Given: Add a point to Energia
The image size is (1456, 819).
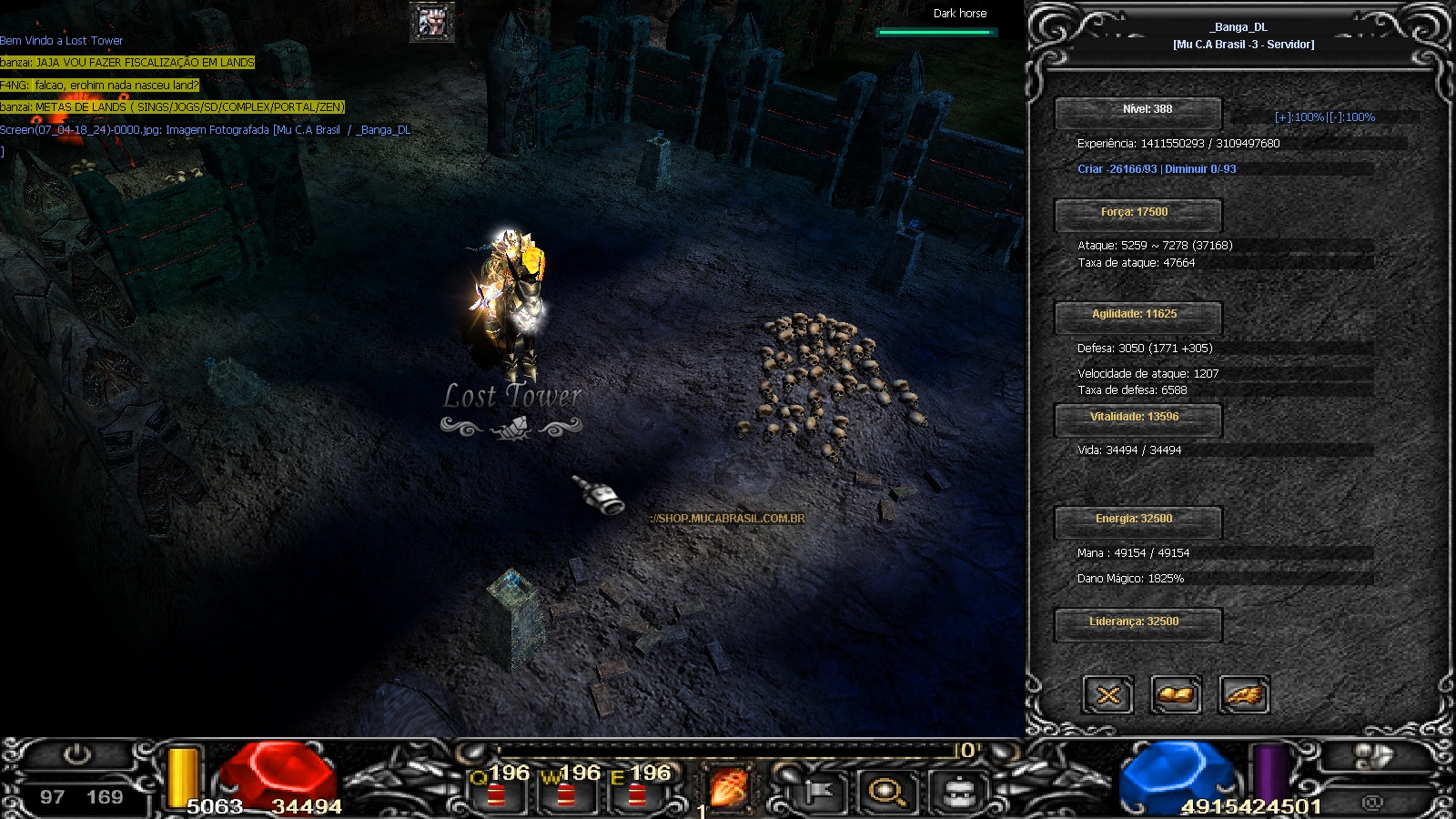Looking at the screenshot, I should pos(1137,521).
